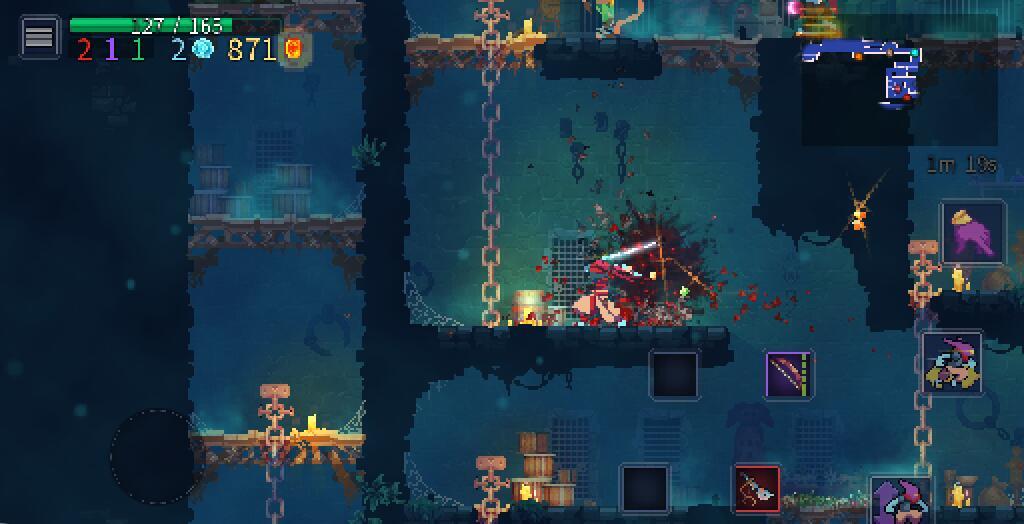Screen dimensions: 1024x524
Task: Open the pause menu hamburger button
Action: pos(39,37)
